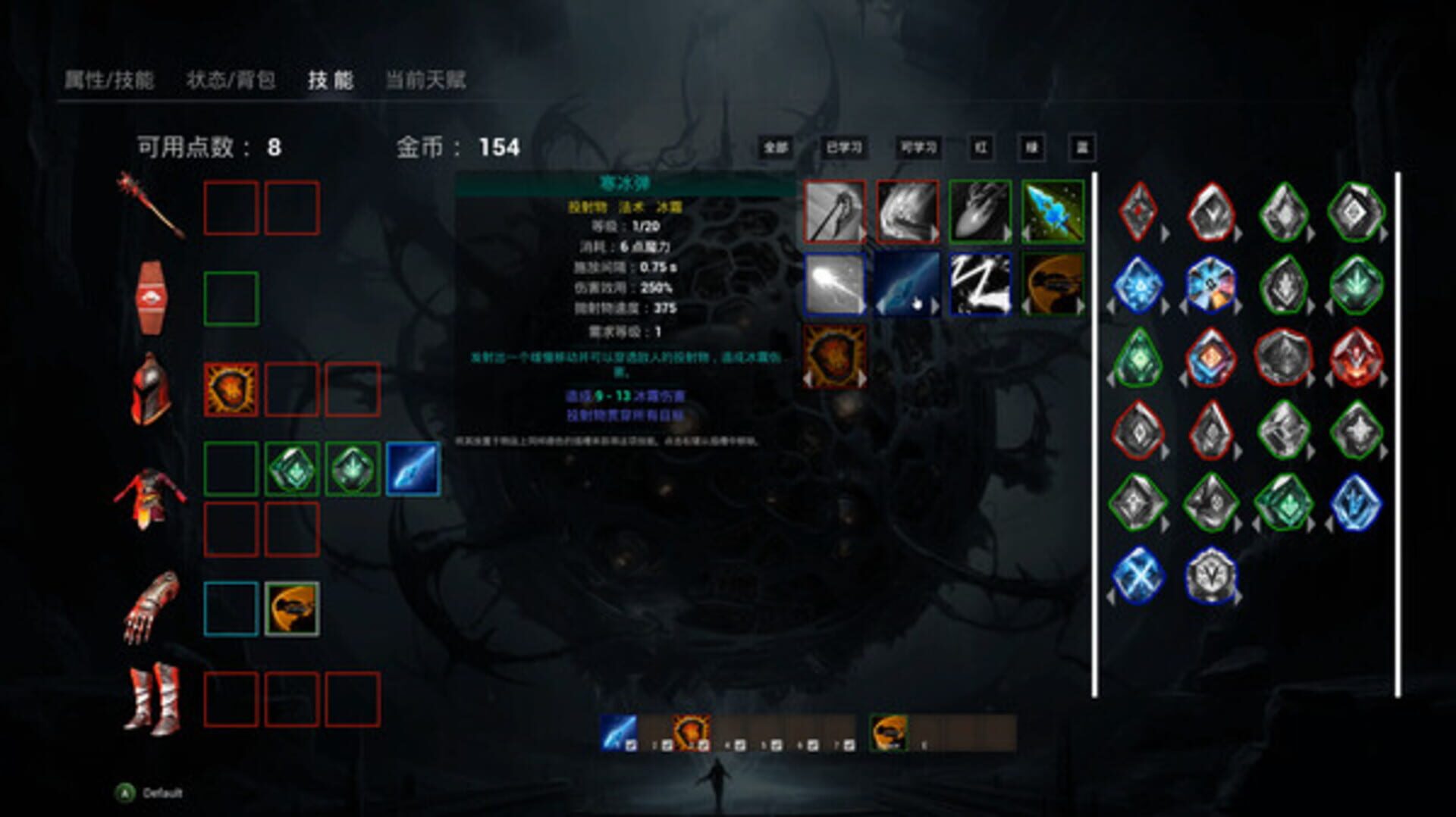Enable the checkbox beside the fire shield hotbar slot

click(702, 744)
